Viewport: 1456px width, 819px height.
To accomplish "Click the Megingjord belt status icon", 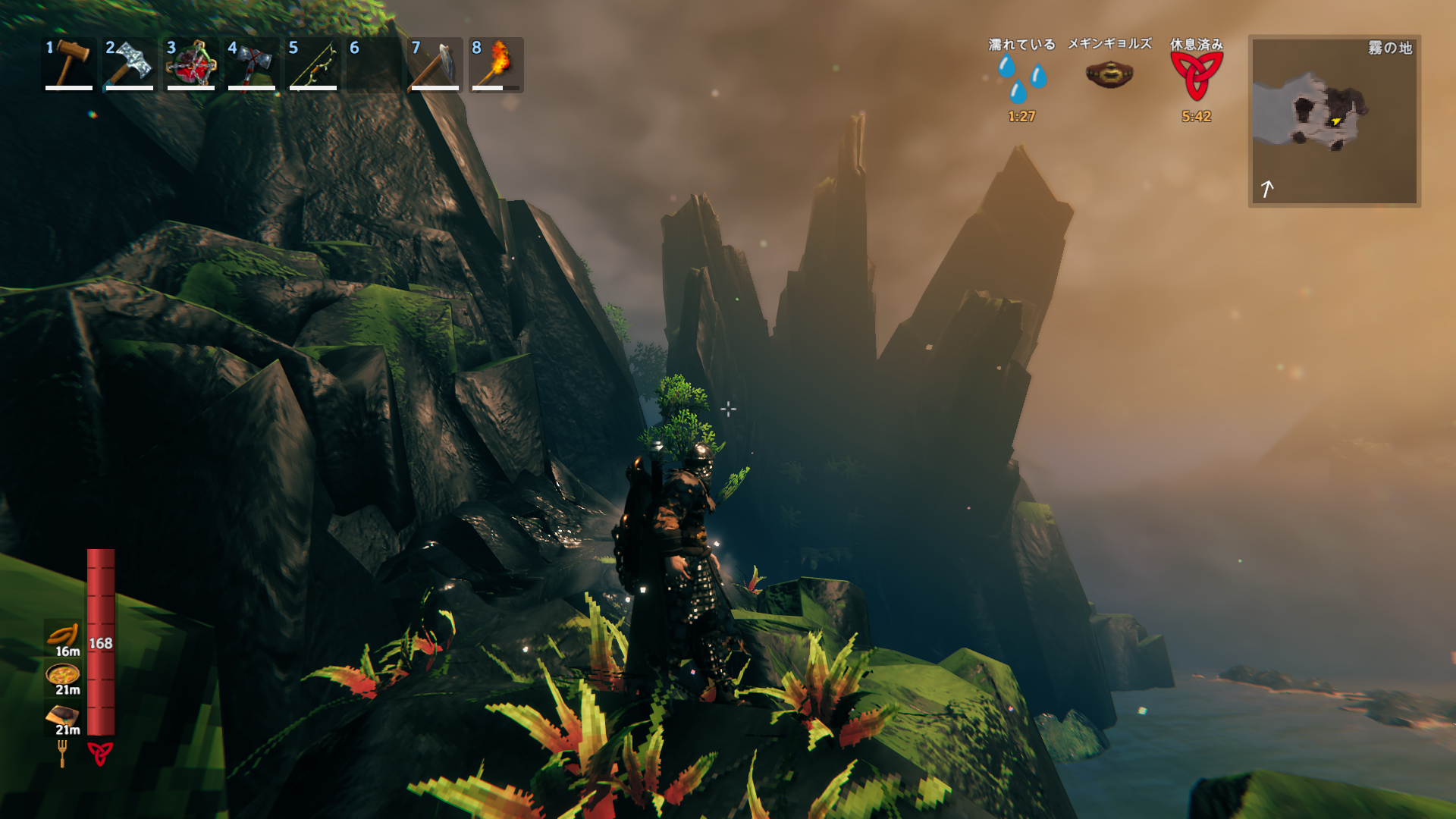I will click(1109, 74).
